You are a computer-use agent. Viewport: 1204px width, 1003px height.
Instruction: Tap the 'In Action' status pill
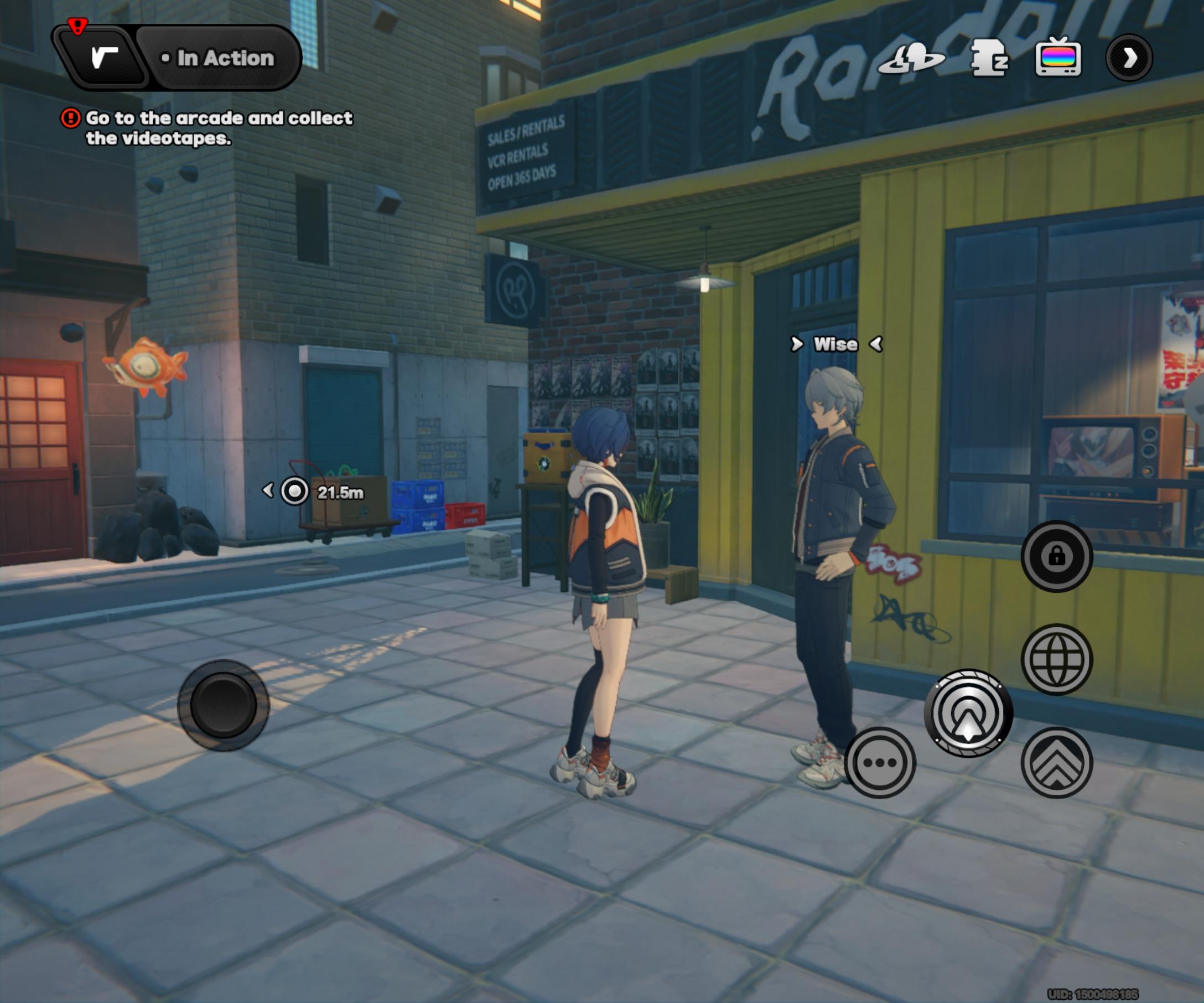[x=224, y=58]
